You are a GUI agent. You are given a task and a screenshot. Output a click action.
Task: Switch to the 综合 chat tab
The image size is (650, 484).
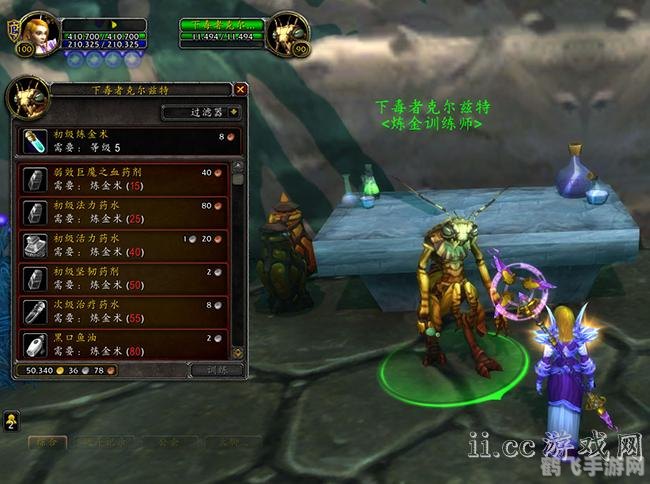pos(45,441)
